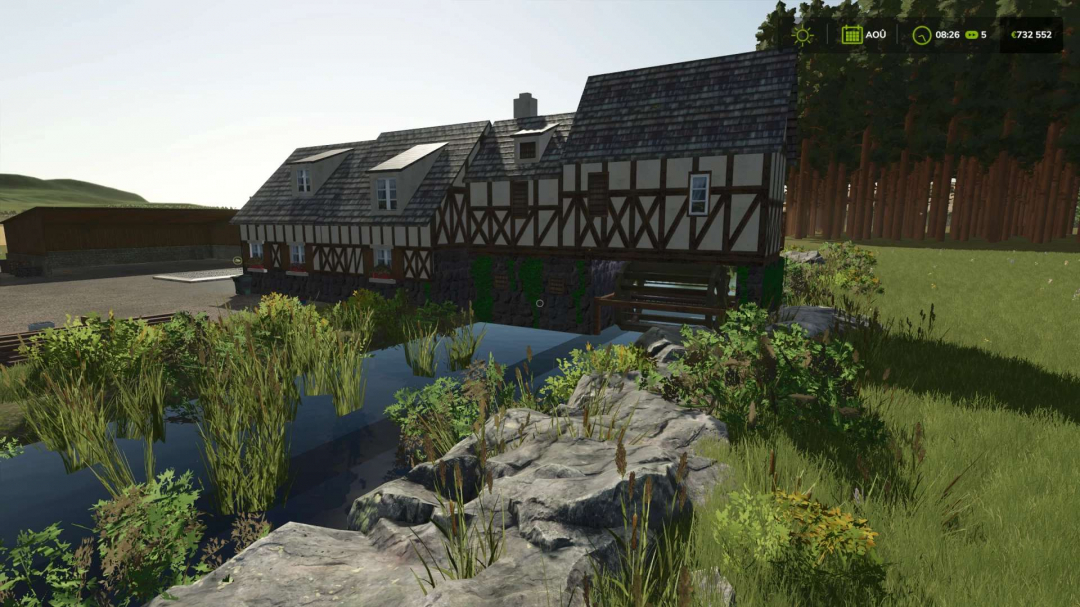Open the calendar icon showing AOÛ
The image size is (1080, 607).
pyautogui.click(x=851, y=35)
